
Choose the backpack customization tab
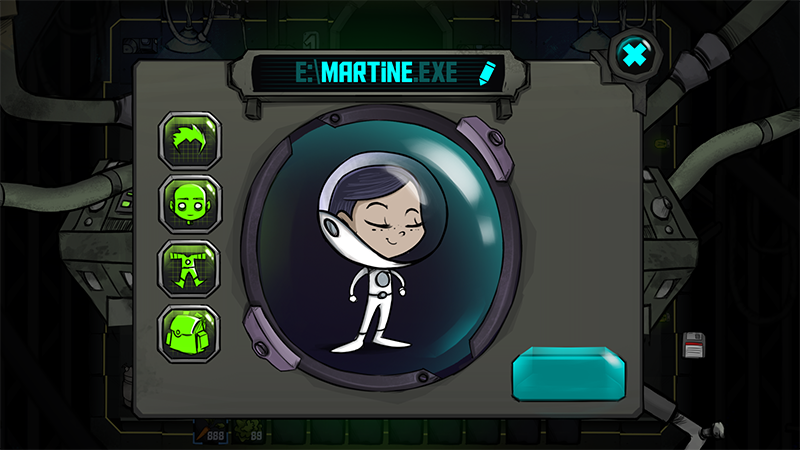(191, 333)
